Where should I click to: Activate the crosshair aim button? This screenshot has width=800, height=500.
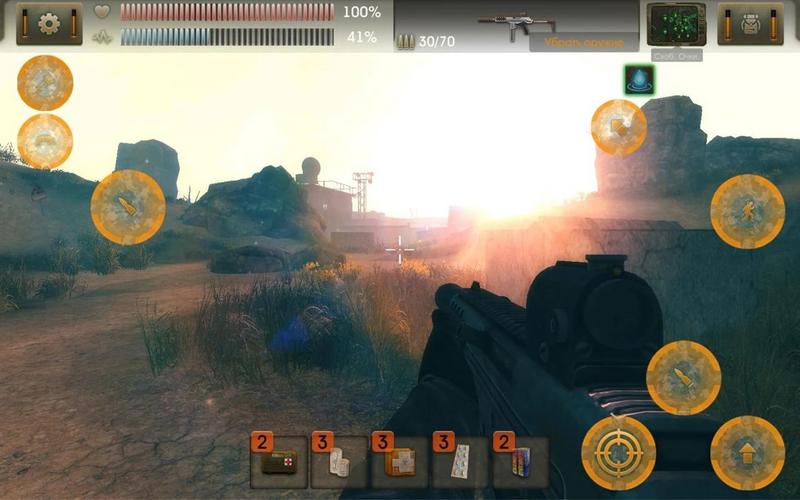[619, 453]
